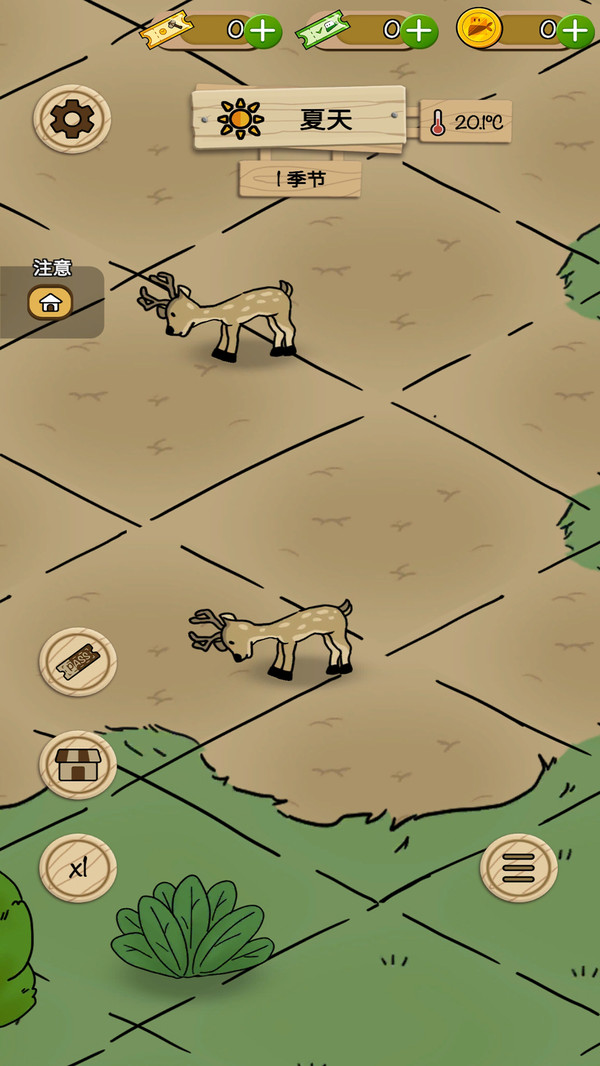
Task: Open the hamburger menu button
Action: pyautogui.click(x=519, y=868)
